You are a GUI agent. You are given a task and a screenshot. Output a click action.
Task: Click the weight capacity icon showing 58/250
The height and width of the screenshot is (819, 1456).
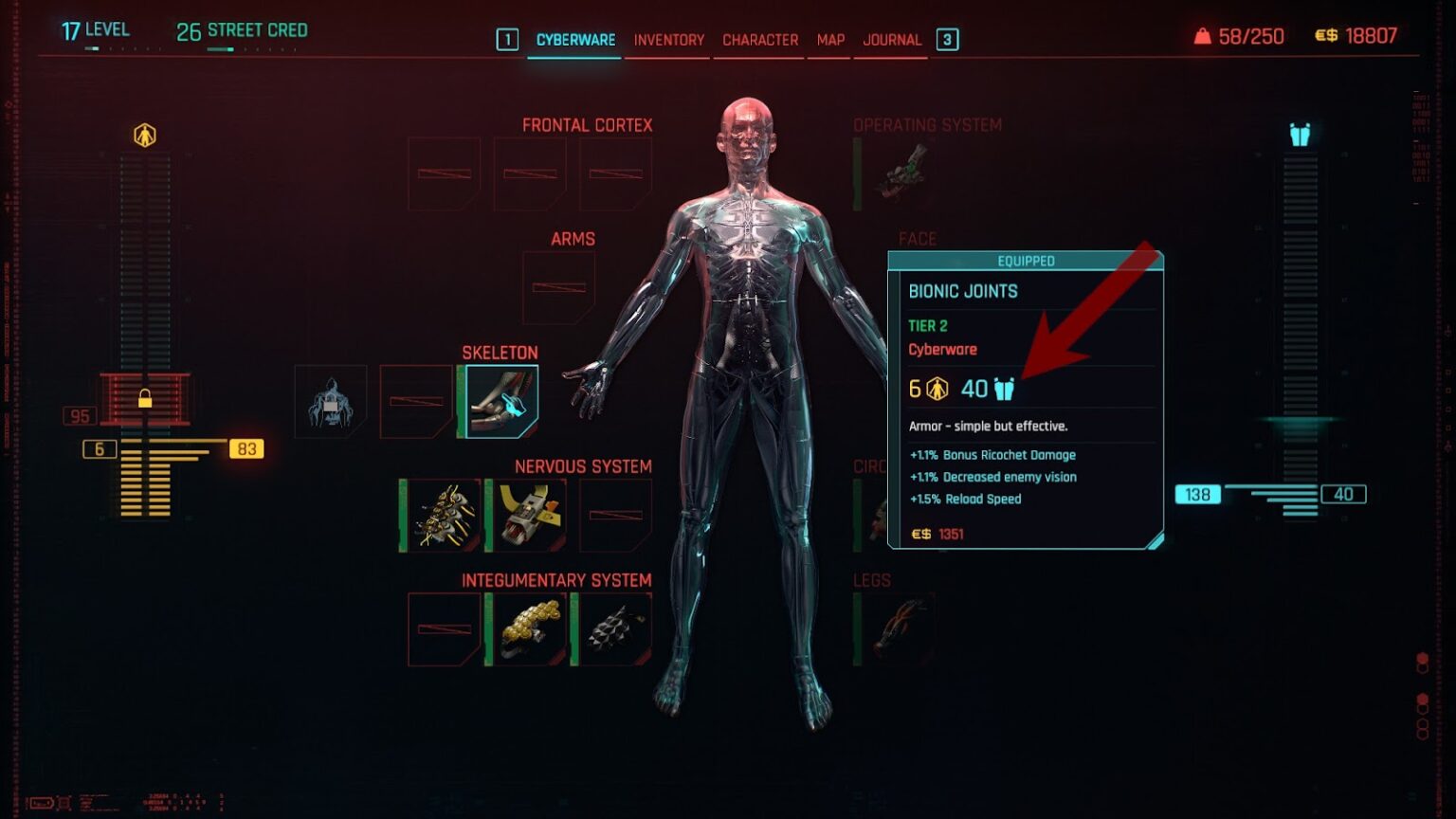coord(1202,36)
